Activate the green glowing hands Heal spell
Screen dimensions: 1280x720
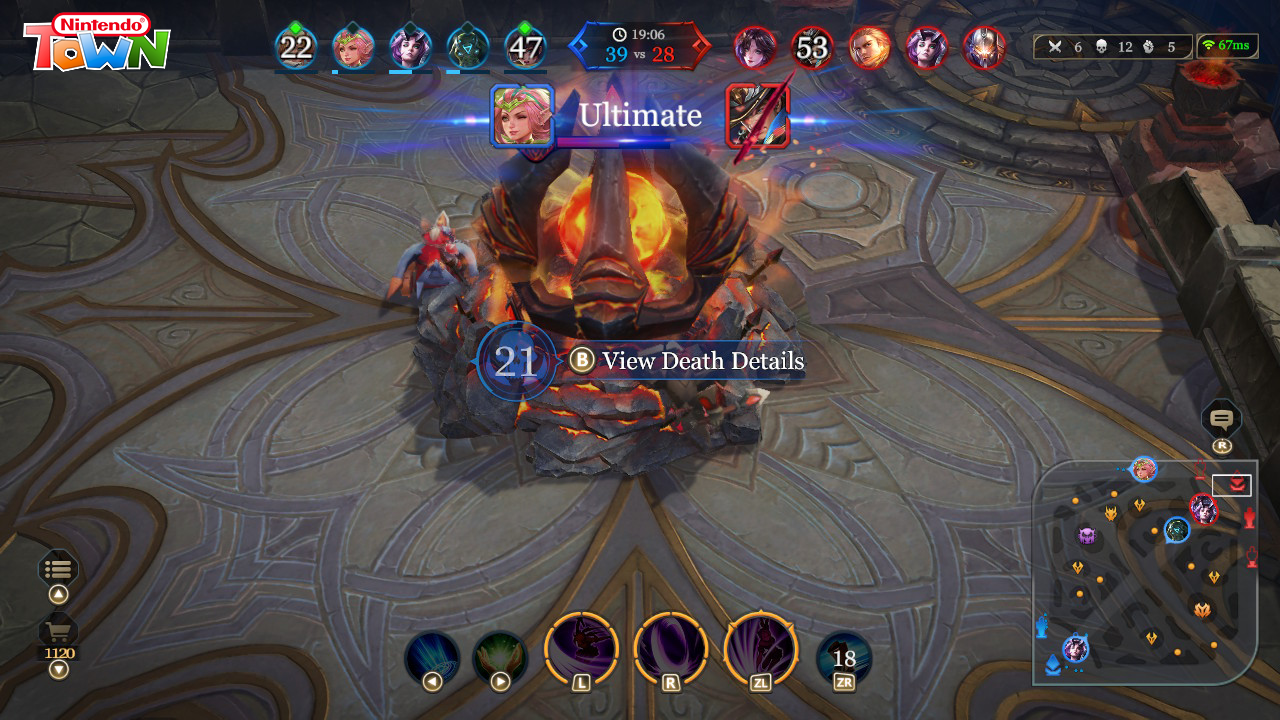(500, 658)
